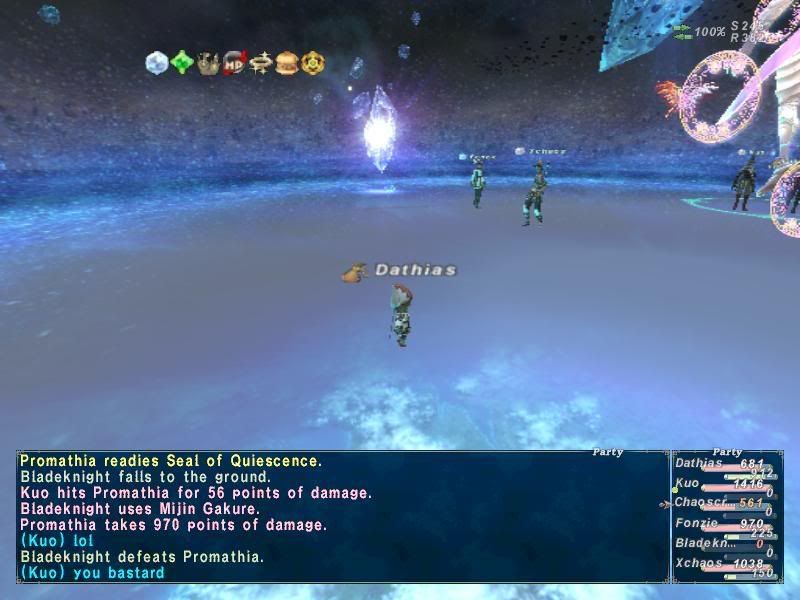This screenshot has width=800, height=600.
Task: Click the brown gauntlets status icon
Action: pos(208,62)
